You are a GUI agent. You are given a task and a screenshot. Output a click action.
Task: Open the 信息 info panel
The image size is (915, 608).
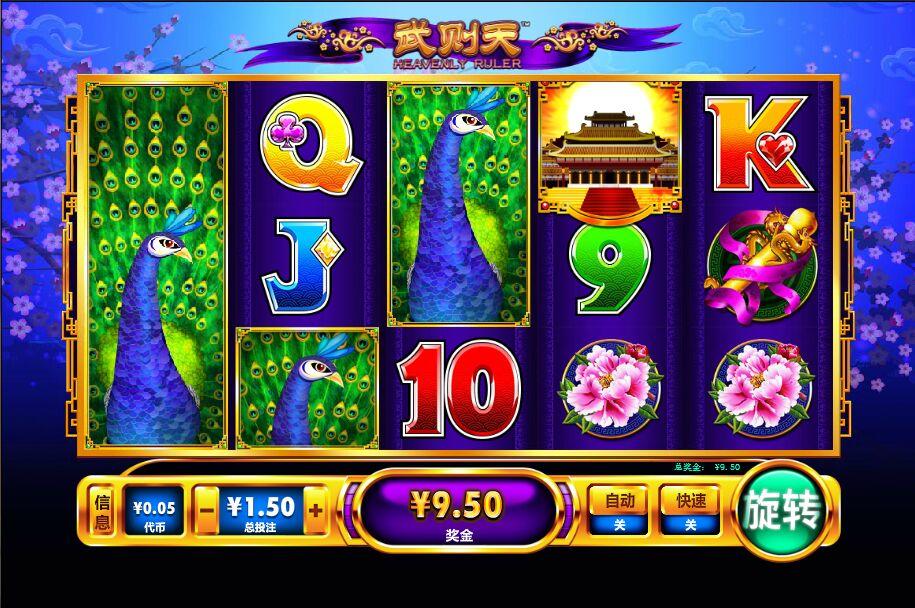[101, 513]
